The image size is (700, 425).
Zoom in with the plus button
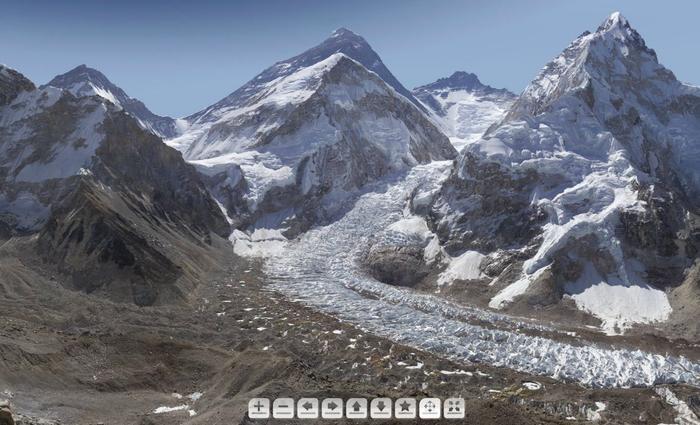coord(259,407)
